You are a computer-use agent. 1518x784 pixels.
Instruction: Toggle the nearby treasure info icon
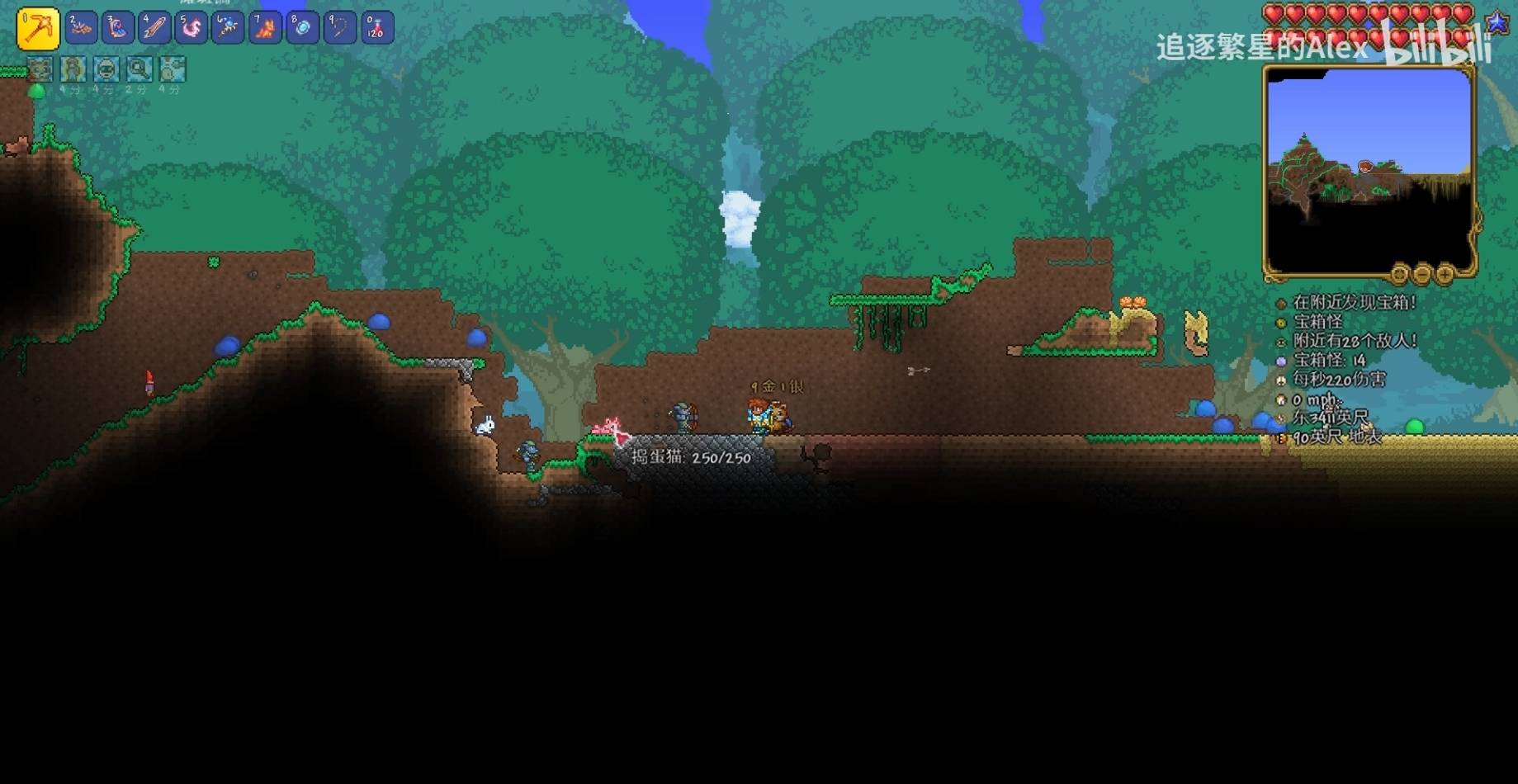[x=1281, y=304]
